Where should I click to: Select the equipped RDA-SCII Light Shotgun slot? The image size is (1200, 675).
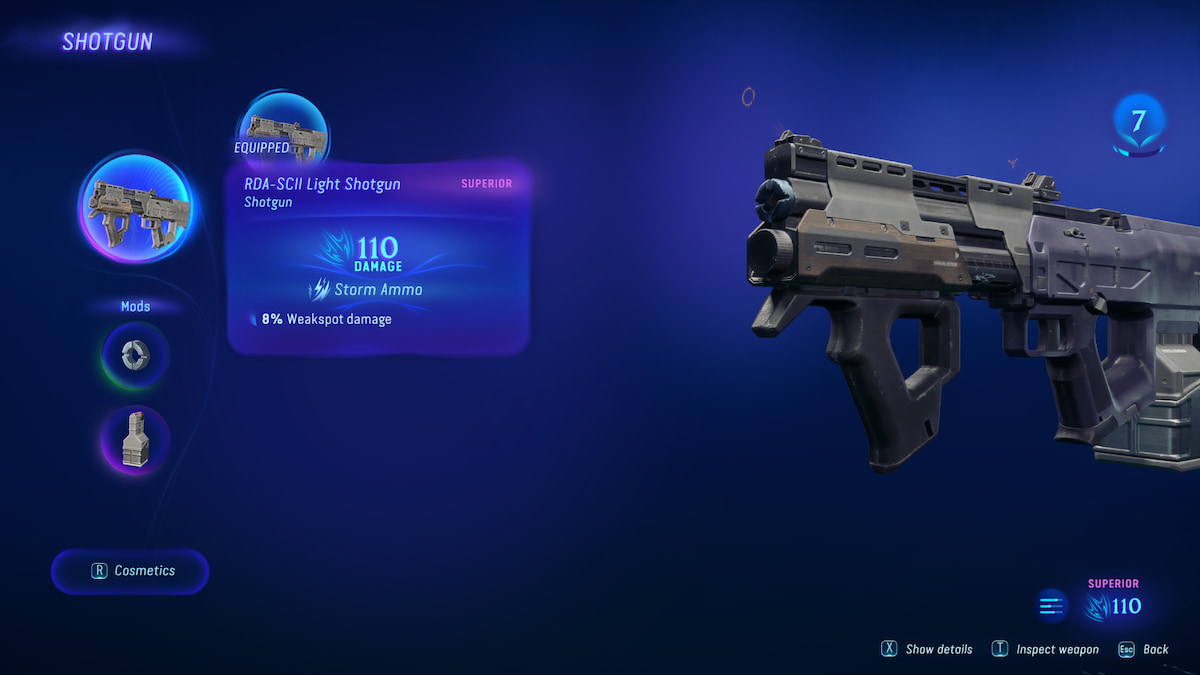pyautogui.click(x=135, y=209)
